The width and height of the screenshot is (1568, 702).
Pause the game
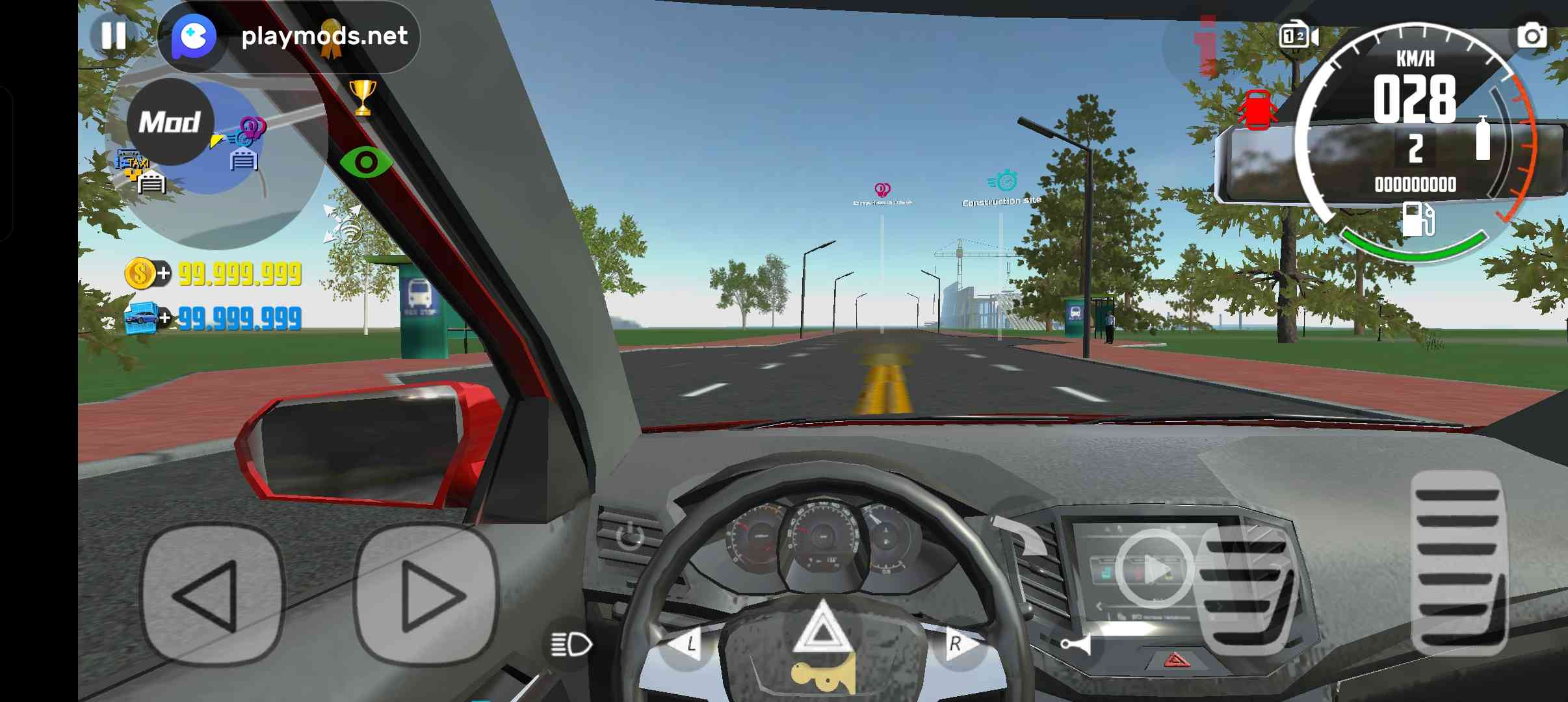[x=113, y=36]
